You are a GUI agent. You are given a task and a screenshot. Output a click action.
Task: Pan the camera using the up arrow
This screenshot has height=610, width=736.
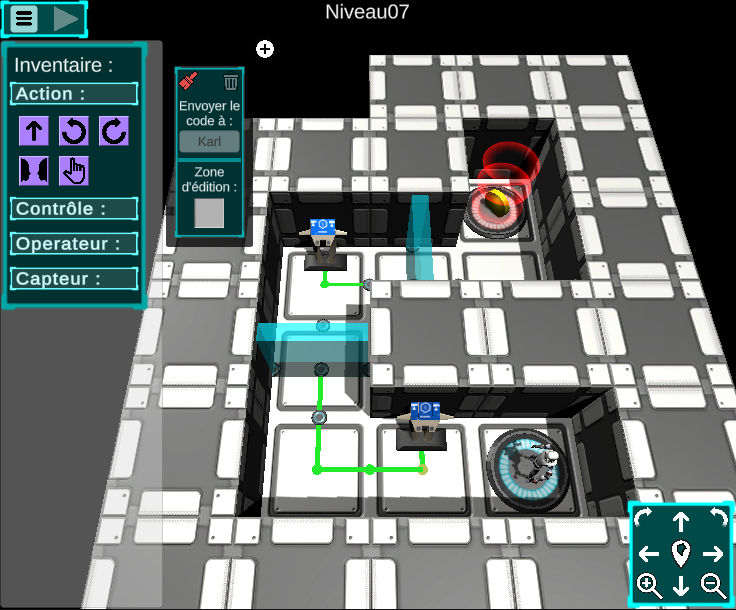click(681, 521)
